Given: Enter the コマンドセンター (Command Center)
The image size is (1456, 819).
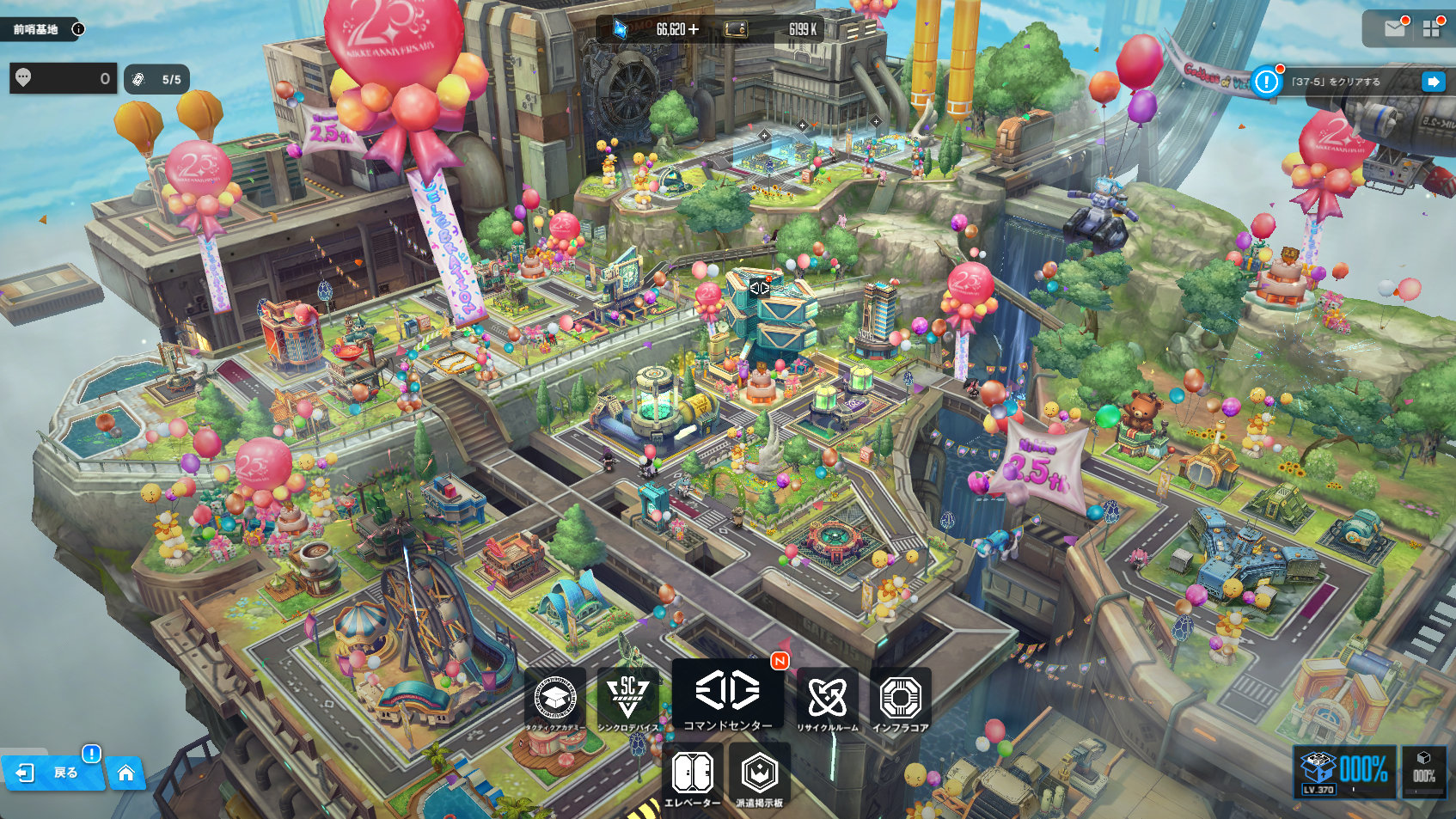Looking at the screenshot, I should point(727,694).
